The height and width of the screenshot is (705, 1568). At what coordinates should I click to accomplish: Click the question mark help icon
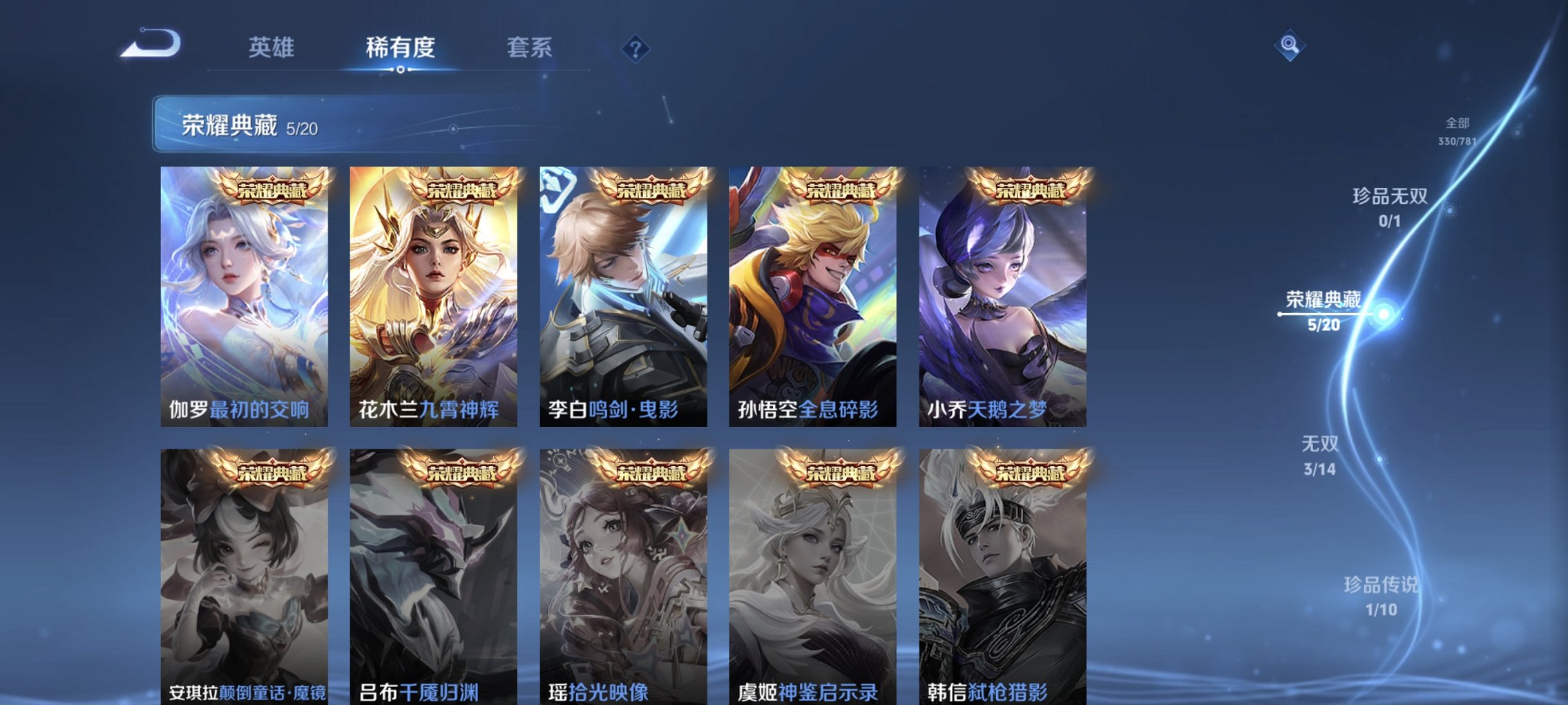pyautogui.click(x=638, y=48)
